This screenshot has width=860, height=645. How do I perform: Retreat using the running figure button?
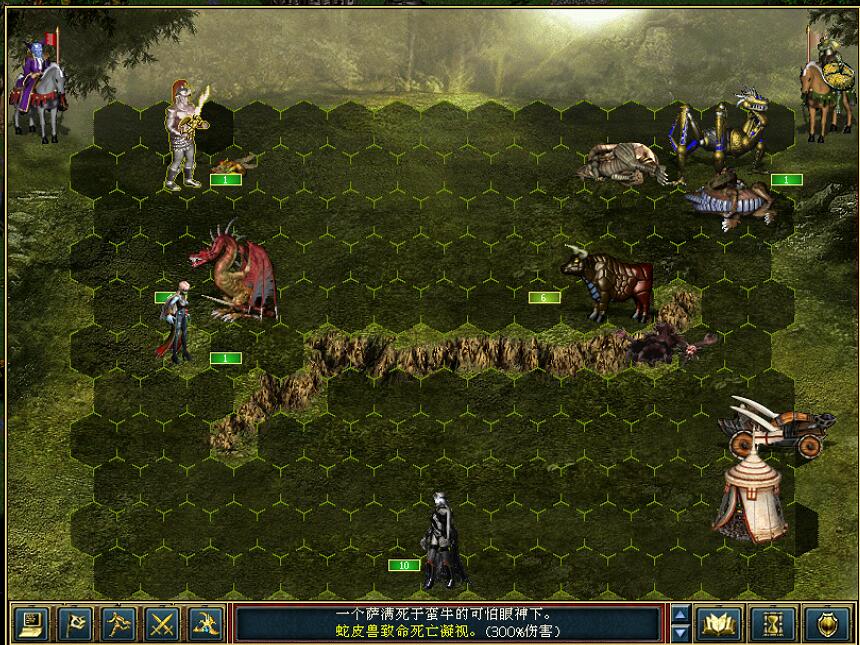(x=119, y=624)
